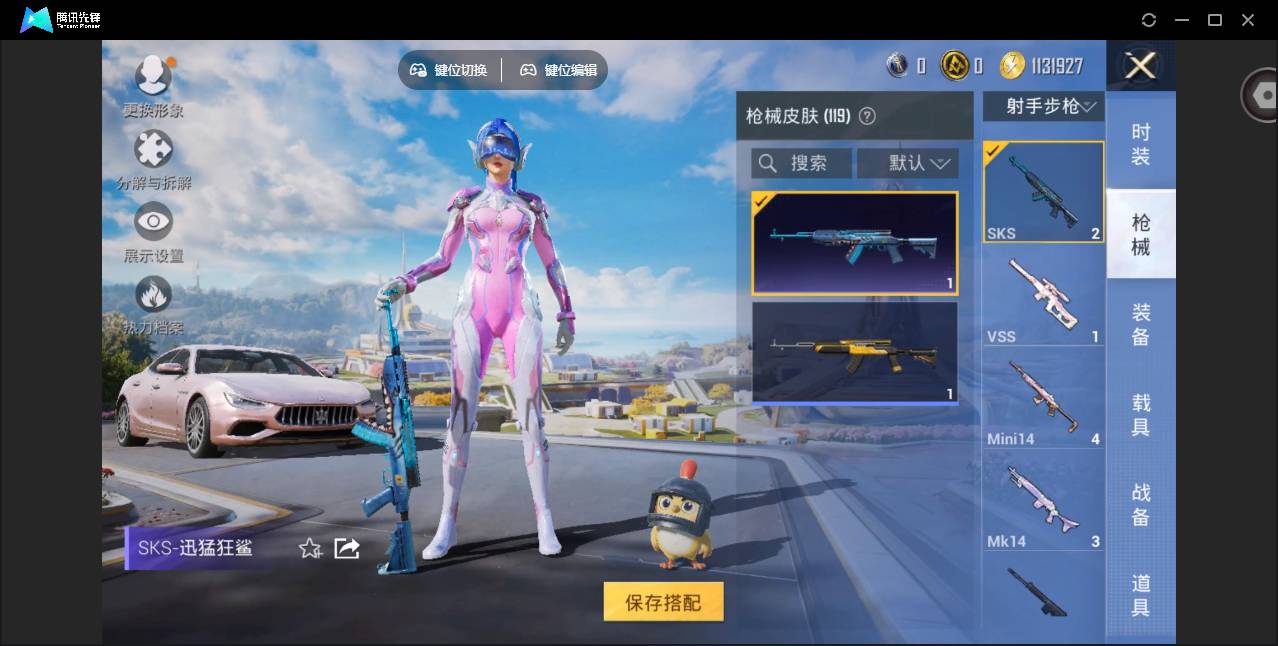1278x646 pixels.
Task: Share the SKS-迅猛狂鲨 skin
Action: click(x=347, y=548)
